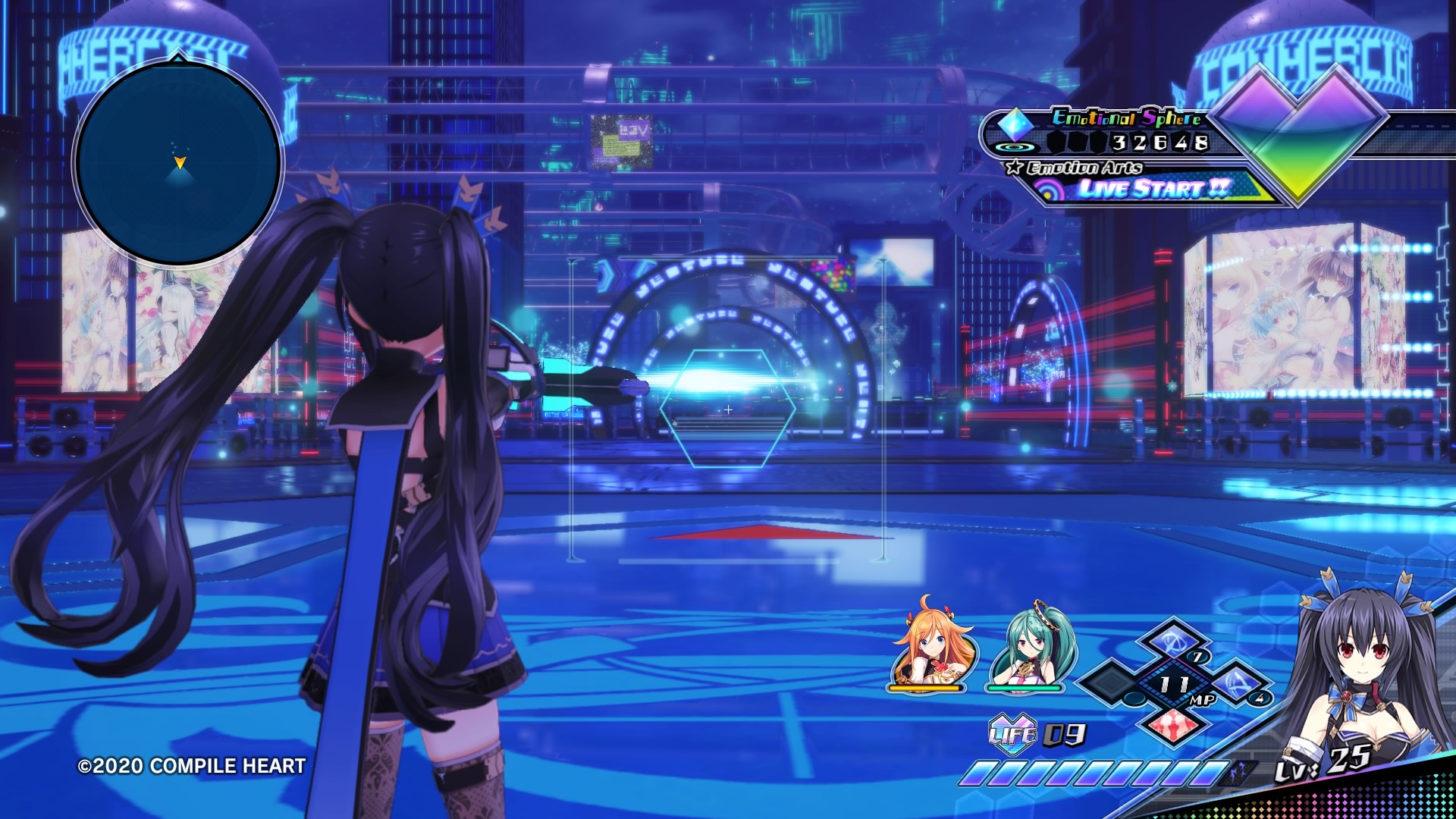This screenshot has width=1456, height=819.
Task: Use the red diamond skill icon
Action: [1172, 724]
